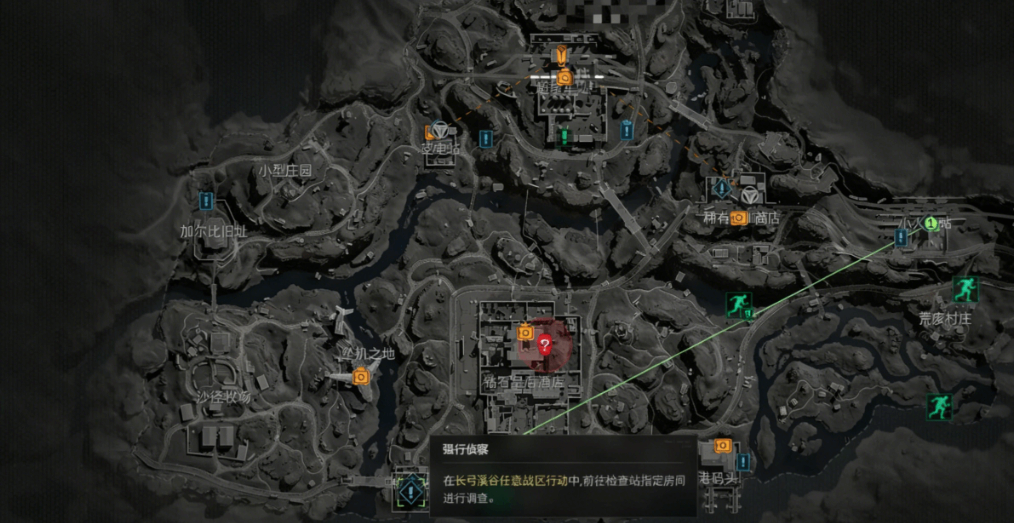Screen dimensions: 1014x523
Task: Select the extraction icon on the green route line
Action: (737, 304)
